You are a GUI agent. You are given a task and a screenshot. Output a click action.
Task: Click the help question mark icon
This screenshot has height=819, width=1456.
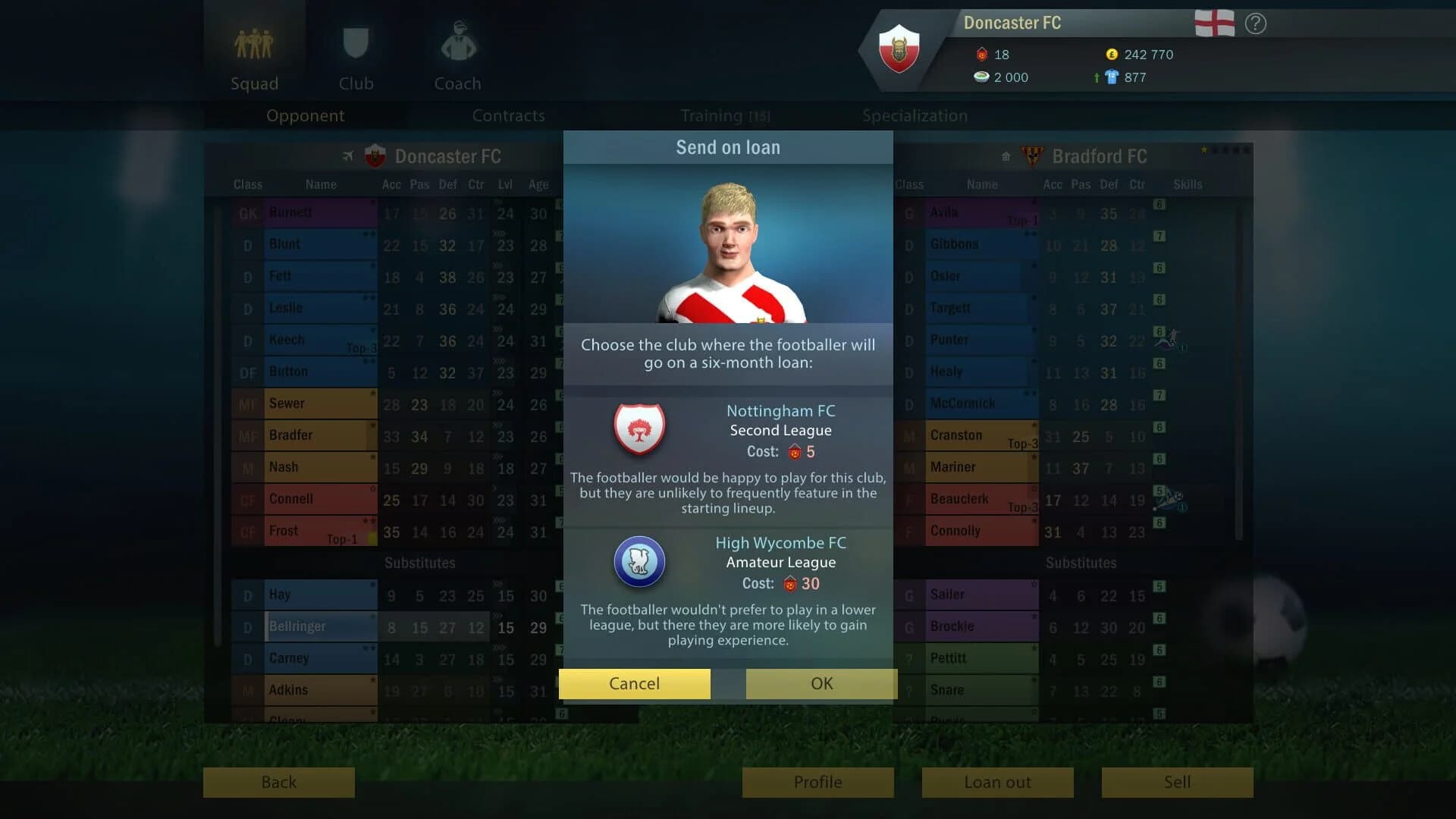click(1255, 24)
